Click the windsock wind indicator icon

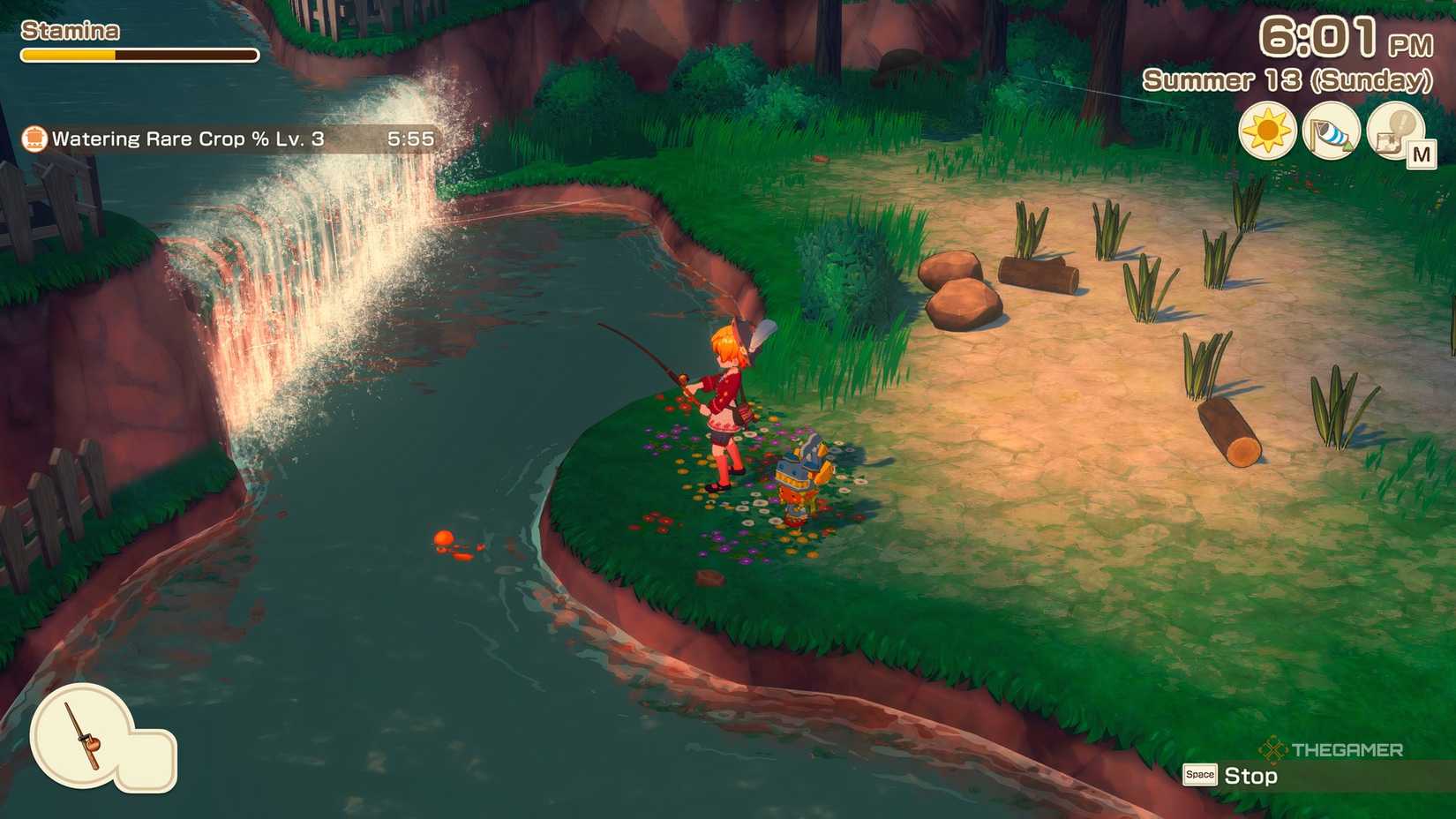point(1331,131)
